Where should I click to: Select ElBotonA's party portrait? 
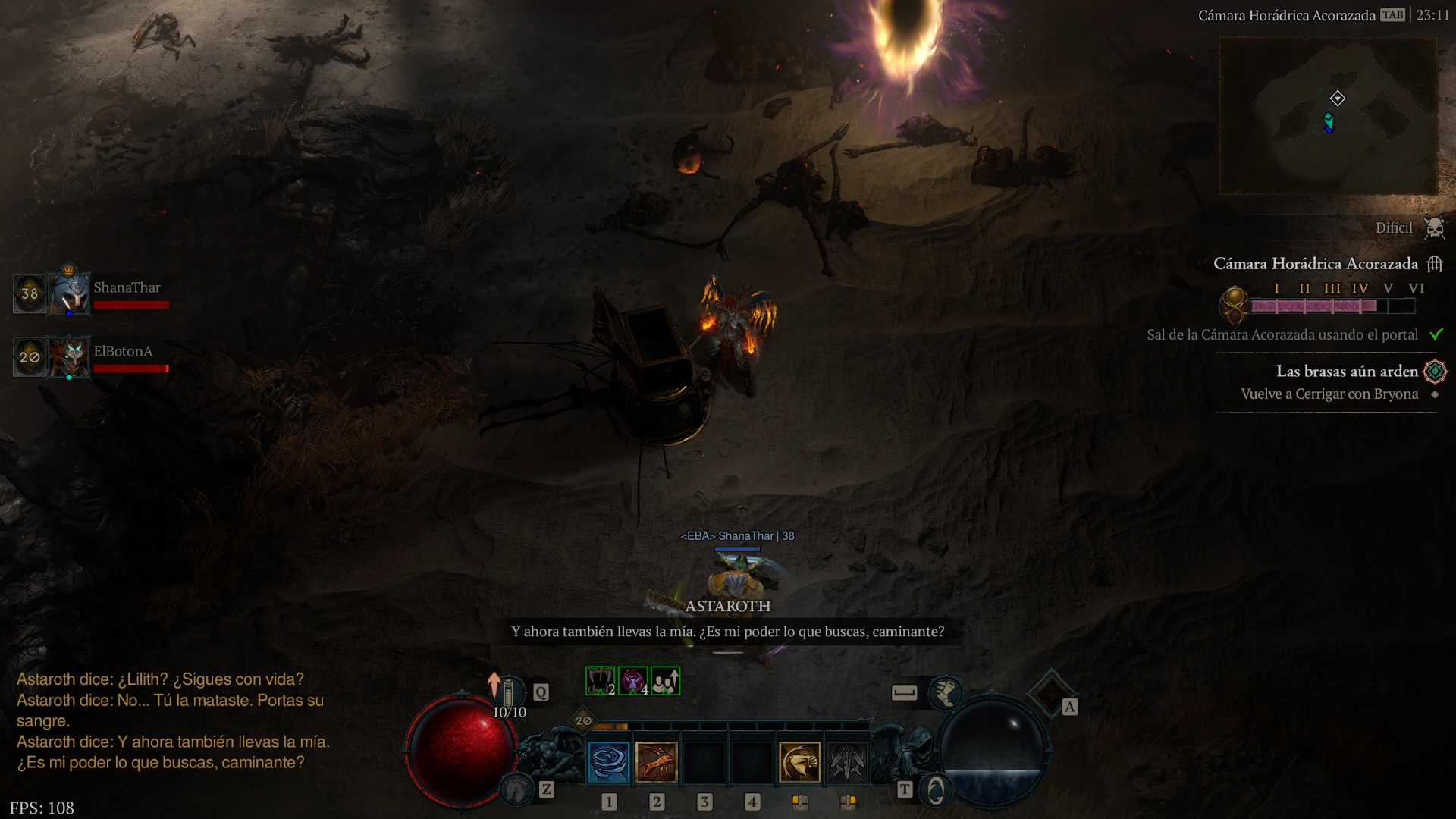pyautogui.click(x=69, y=356)
